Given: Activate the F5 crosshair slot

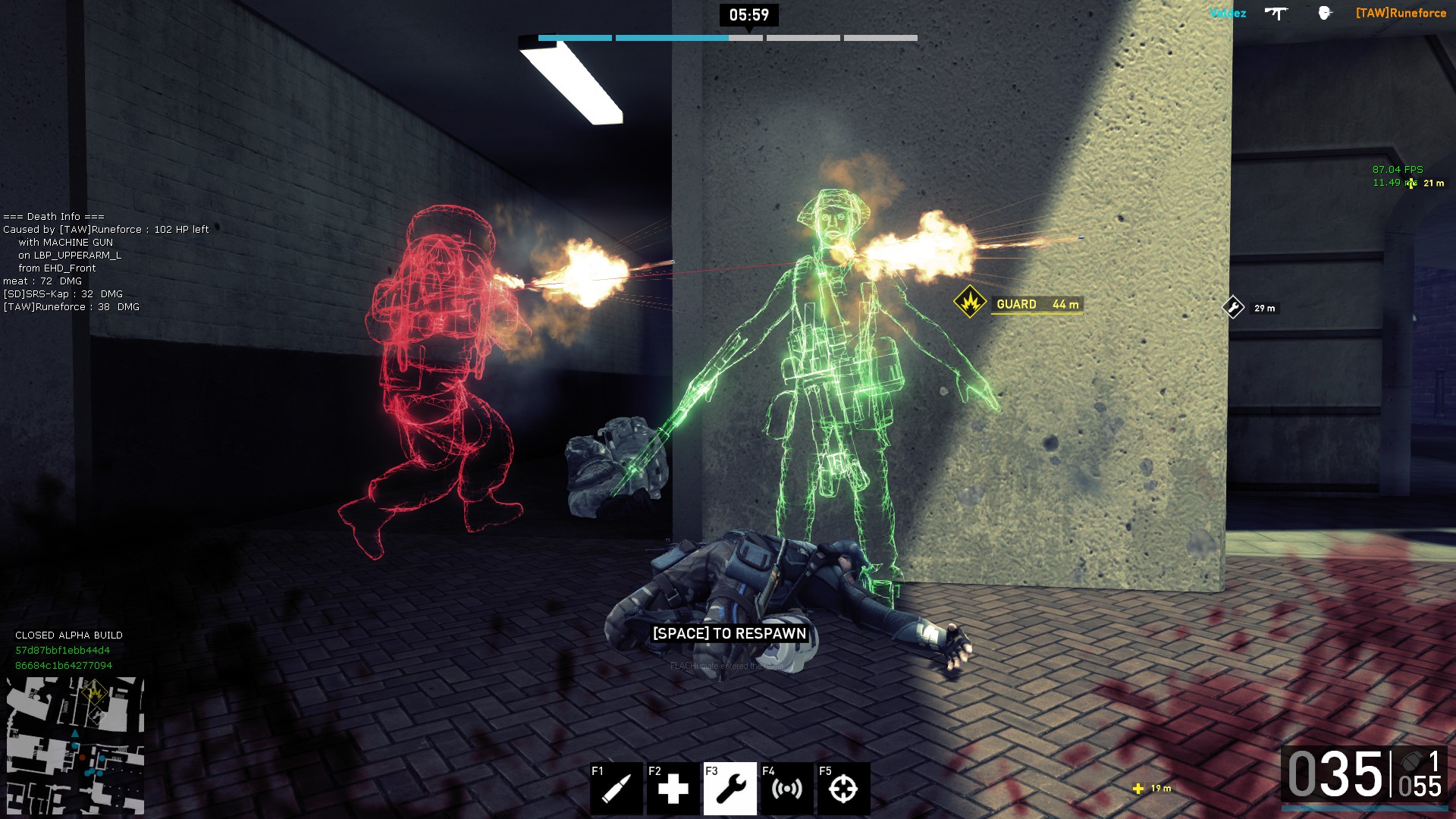Looking at the screenshot, I should click(x=843, y=789).
